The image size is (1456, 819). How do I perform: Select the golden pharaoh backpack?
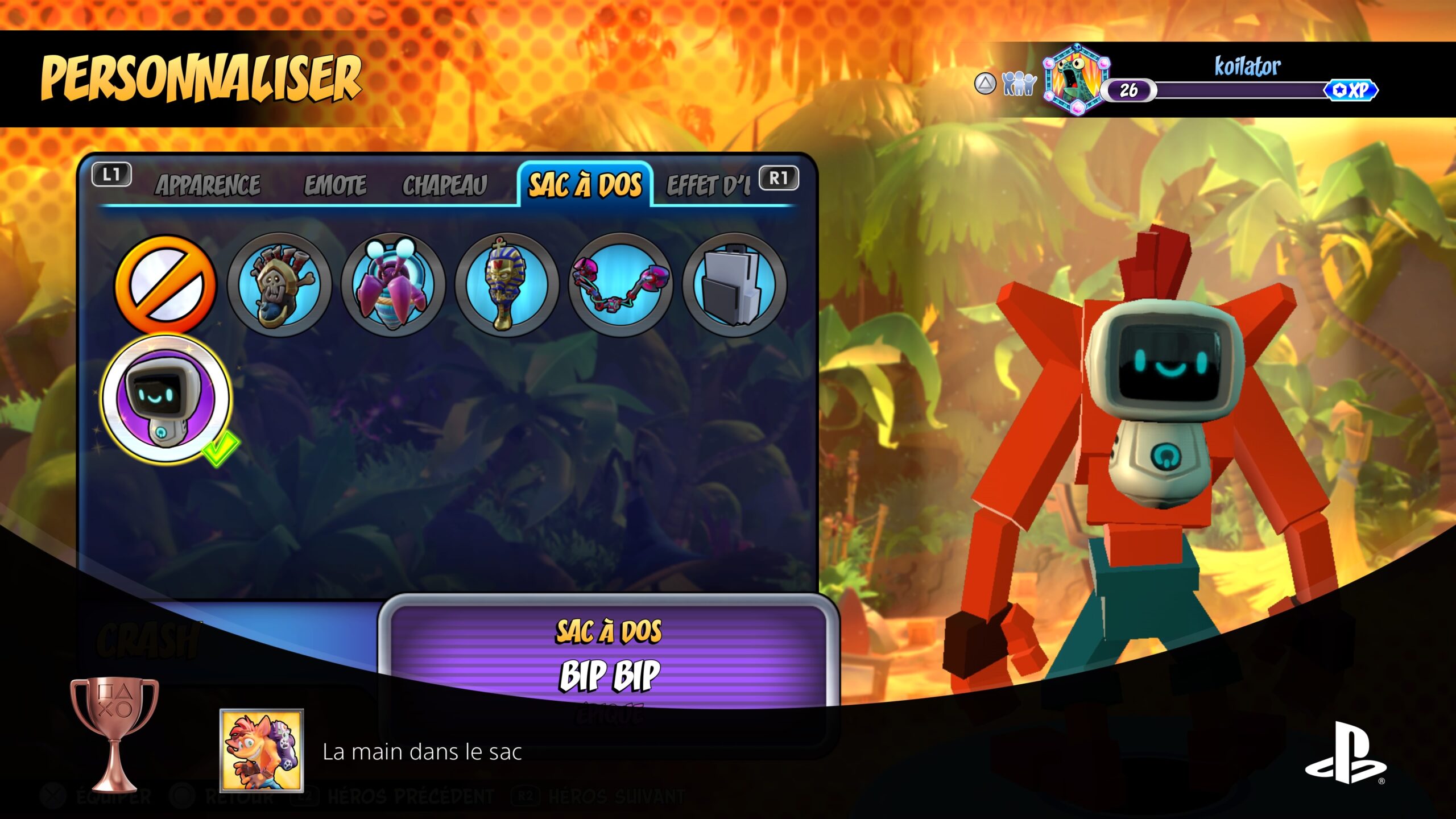point(506,284)
